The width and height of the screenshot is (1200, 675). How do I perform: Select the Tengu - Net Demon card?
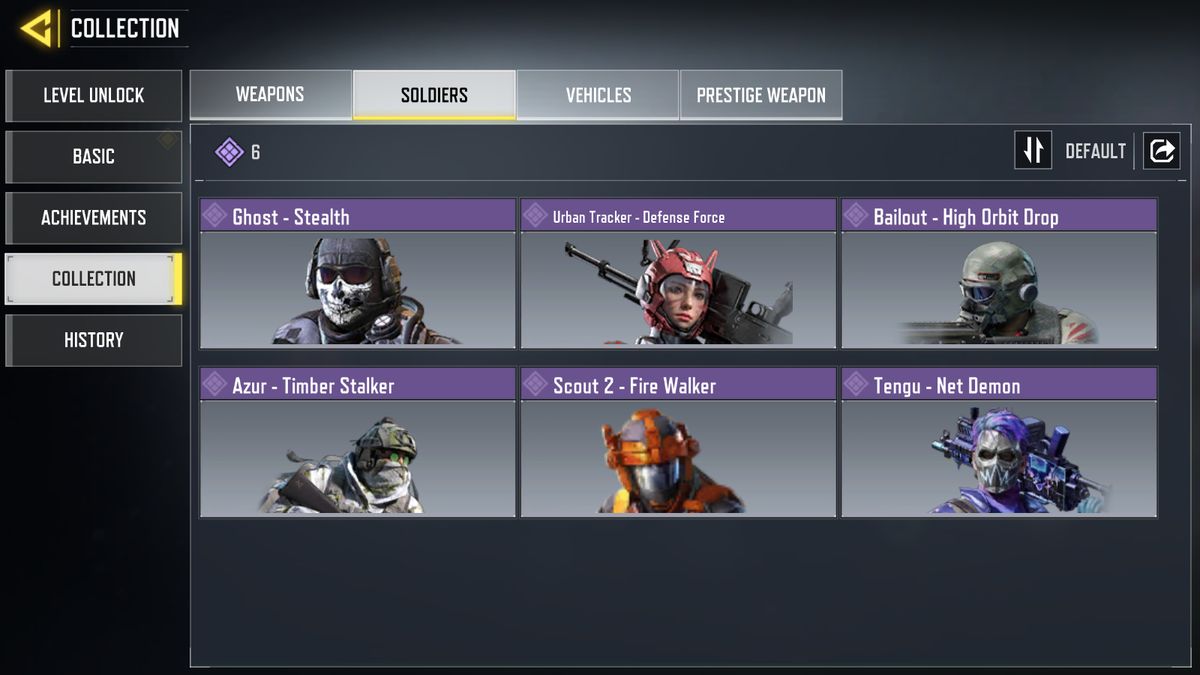(x=999, y=442)
